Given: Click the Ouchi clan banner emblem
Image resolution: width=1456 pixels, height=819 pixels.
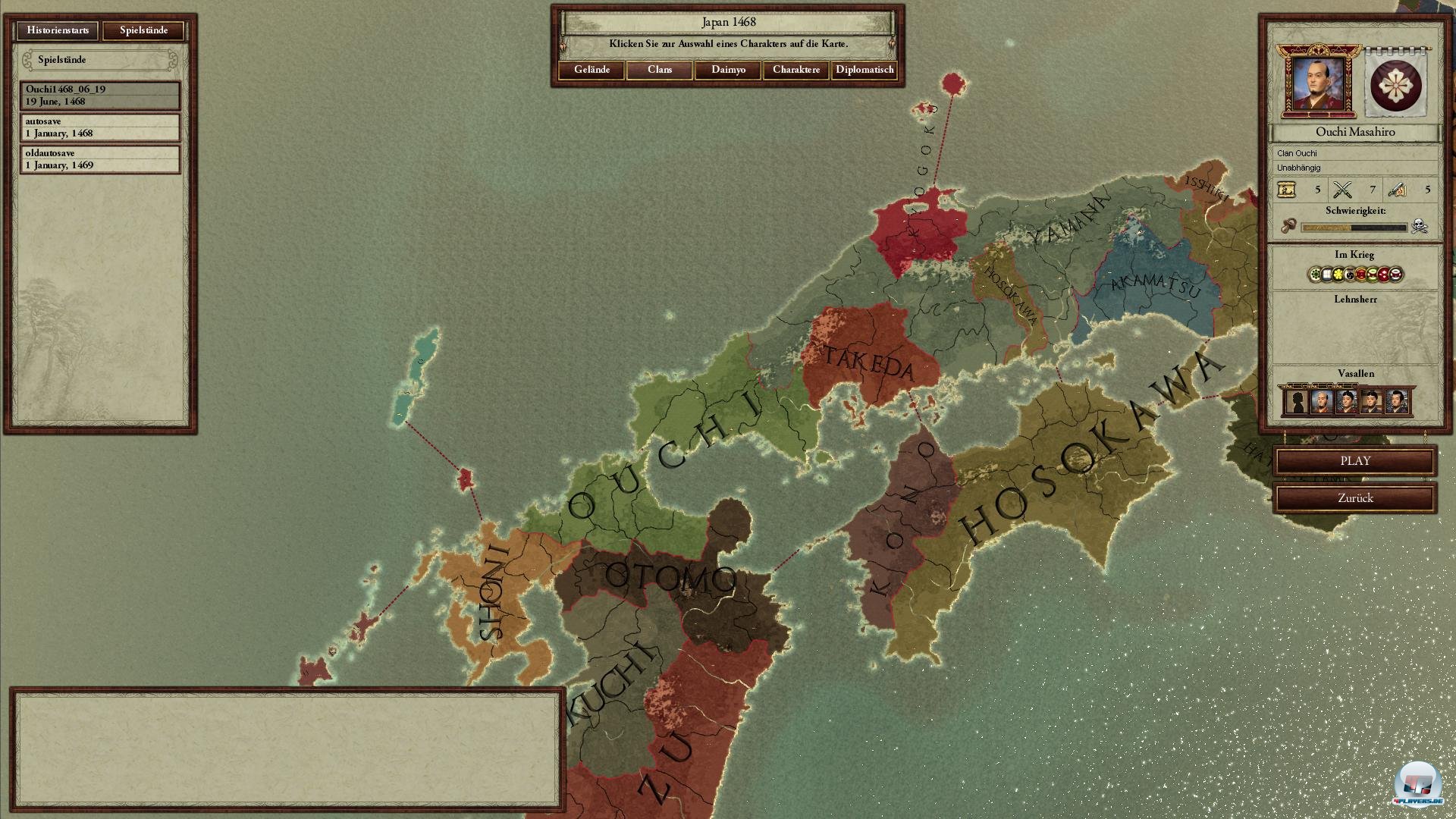Looking at the screenshot, I should tap(1395, 85).
